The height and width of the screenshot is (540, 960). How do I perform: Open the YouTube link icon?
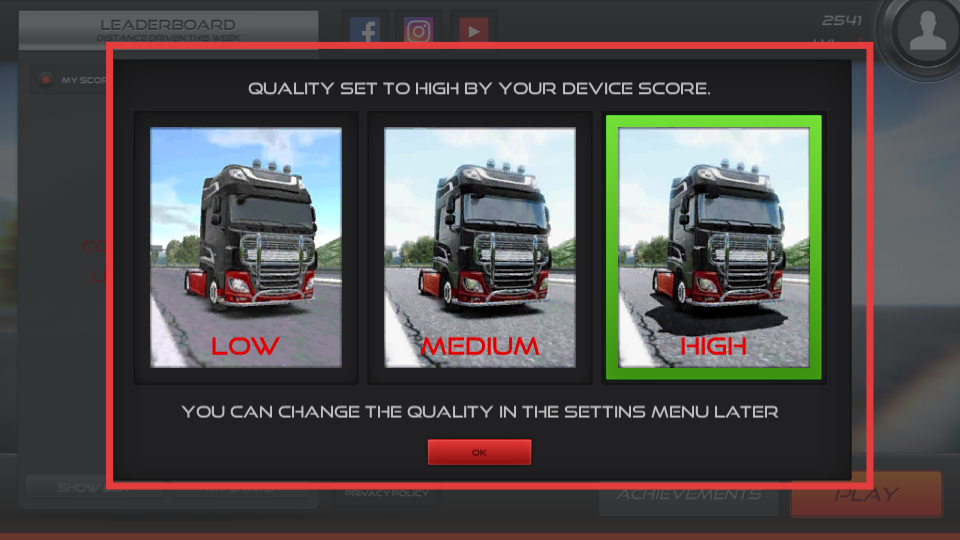pyautogui.click(x=473, y=29)
